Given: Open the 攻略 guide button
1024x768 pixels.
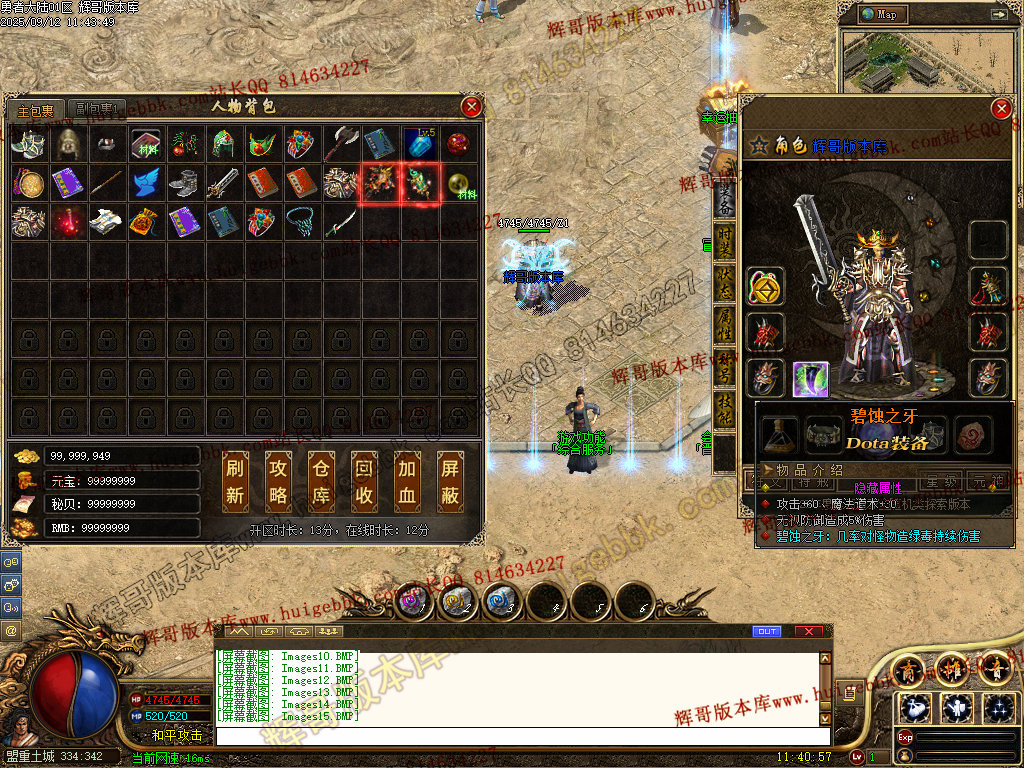Looking at the screenshot, I should click(279, 481).
